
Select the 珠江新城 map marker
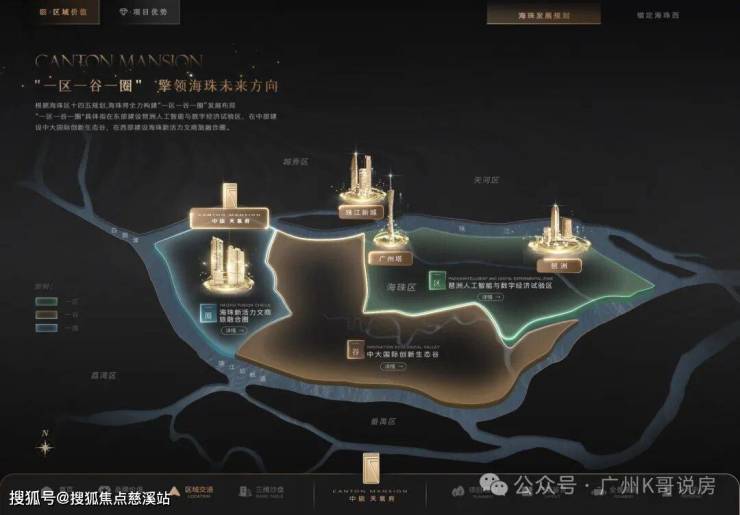[x=361, y=213]
